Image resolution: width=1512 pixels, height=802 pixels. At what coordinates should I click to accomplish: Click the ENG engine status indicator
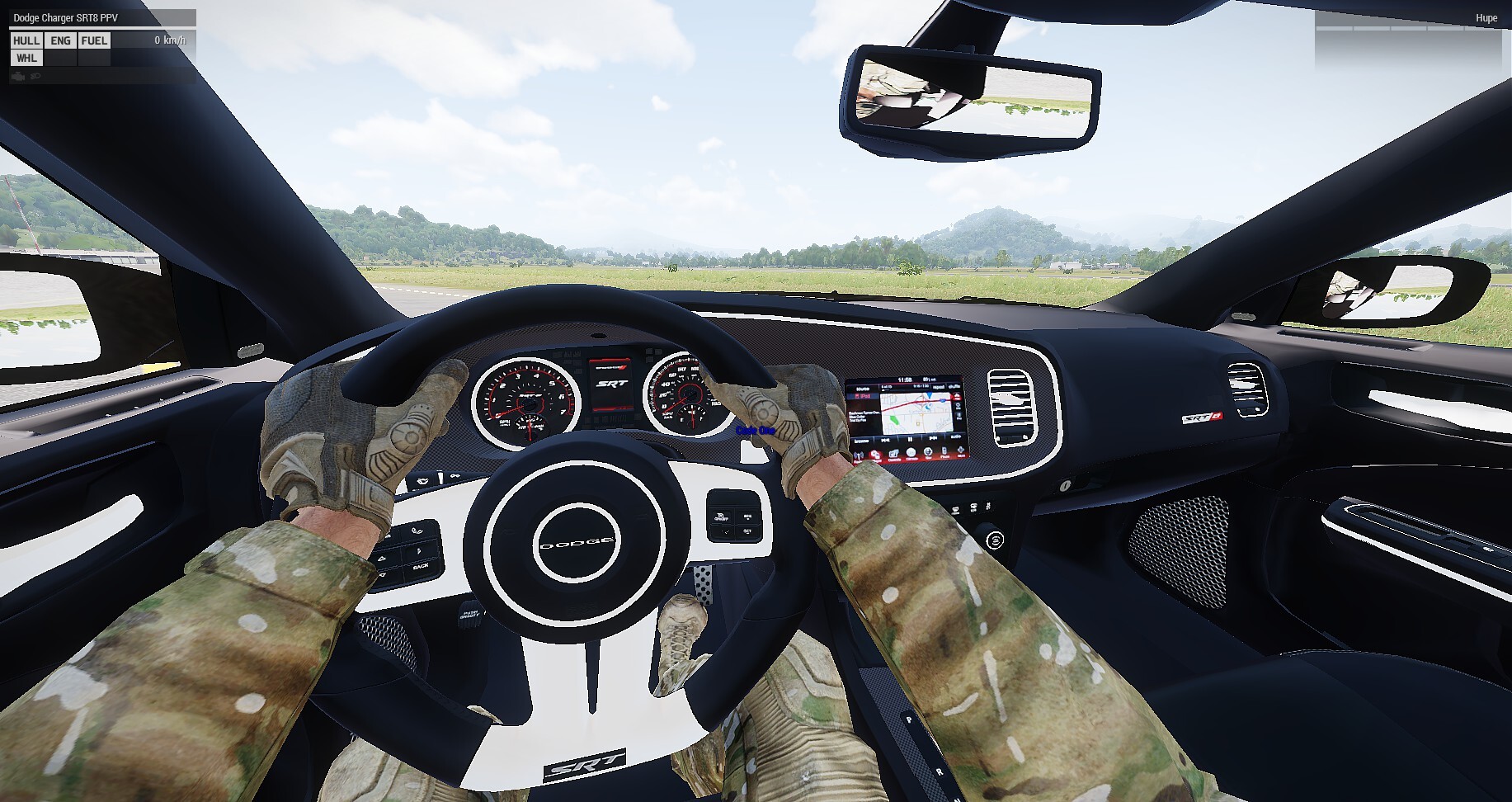coord(60,40)
